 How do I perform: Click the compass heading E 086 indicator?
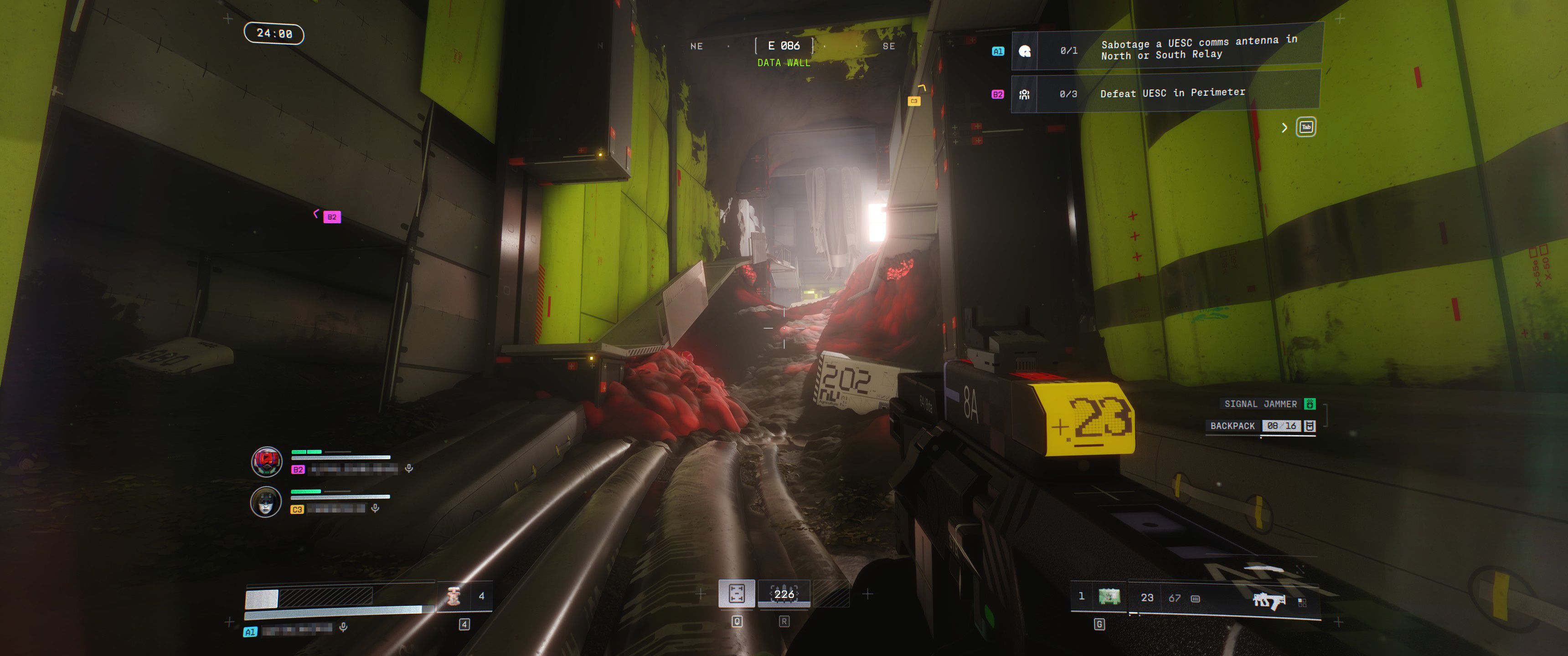click(784, 46)
